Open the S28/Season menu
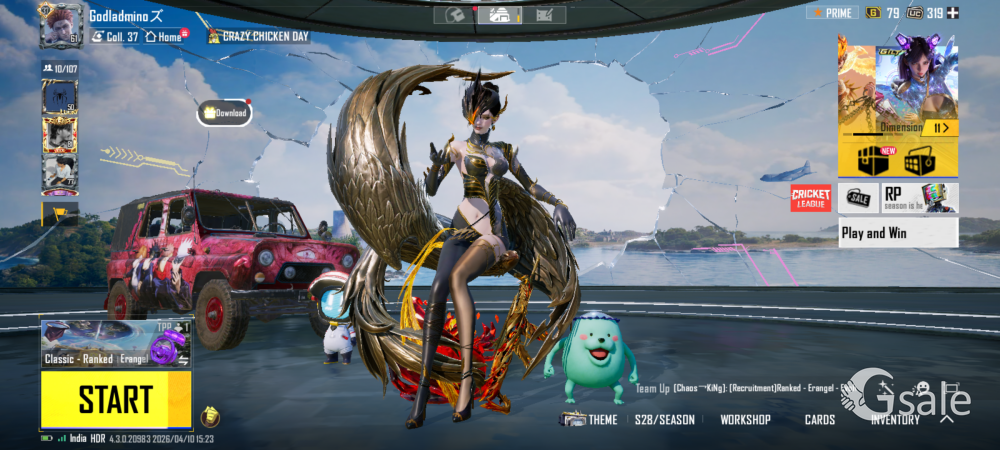 point(664,420)
